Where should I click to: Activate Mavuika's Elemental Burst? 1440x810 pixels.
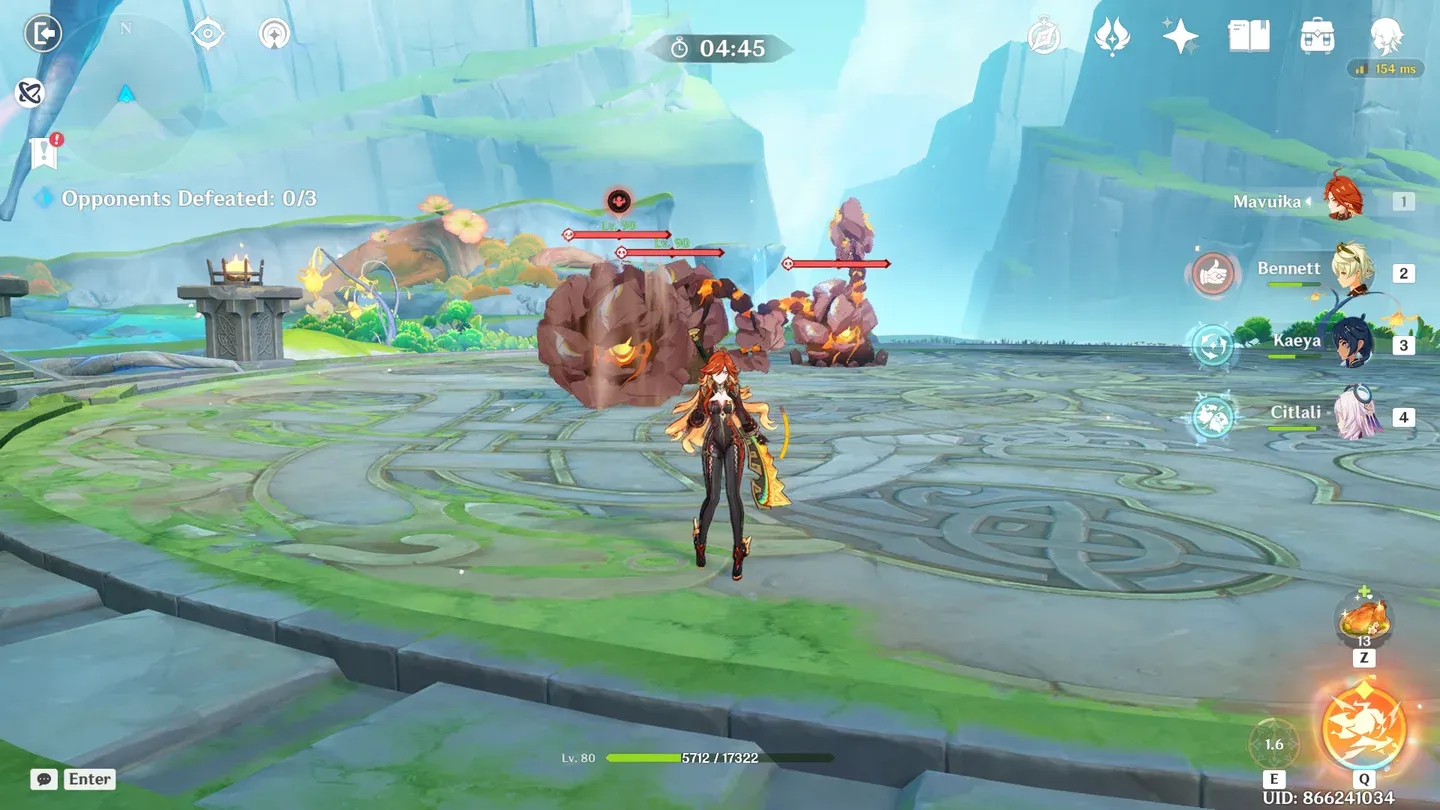1363,727
